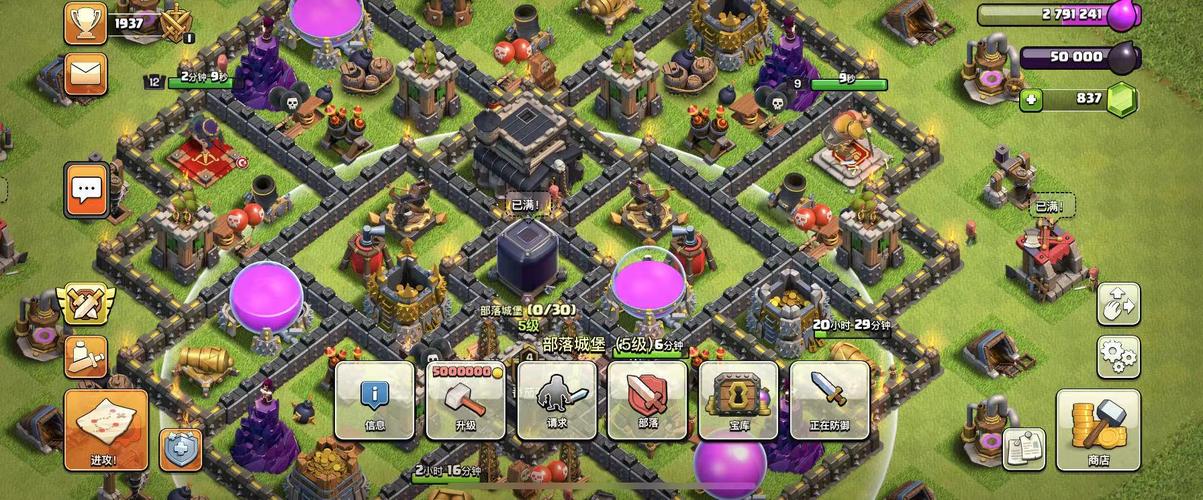Tap the gold league crossed-swords badge
The width and height of the screenshot is (1203, 500).
click(177, 22)
